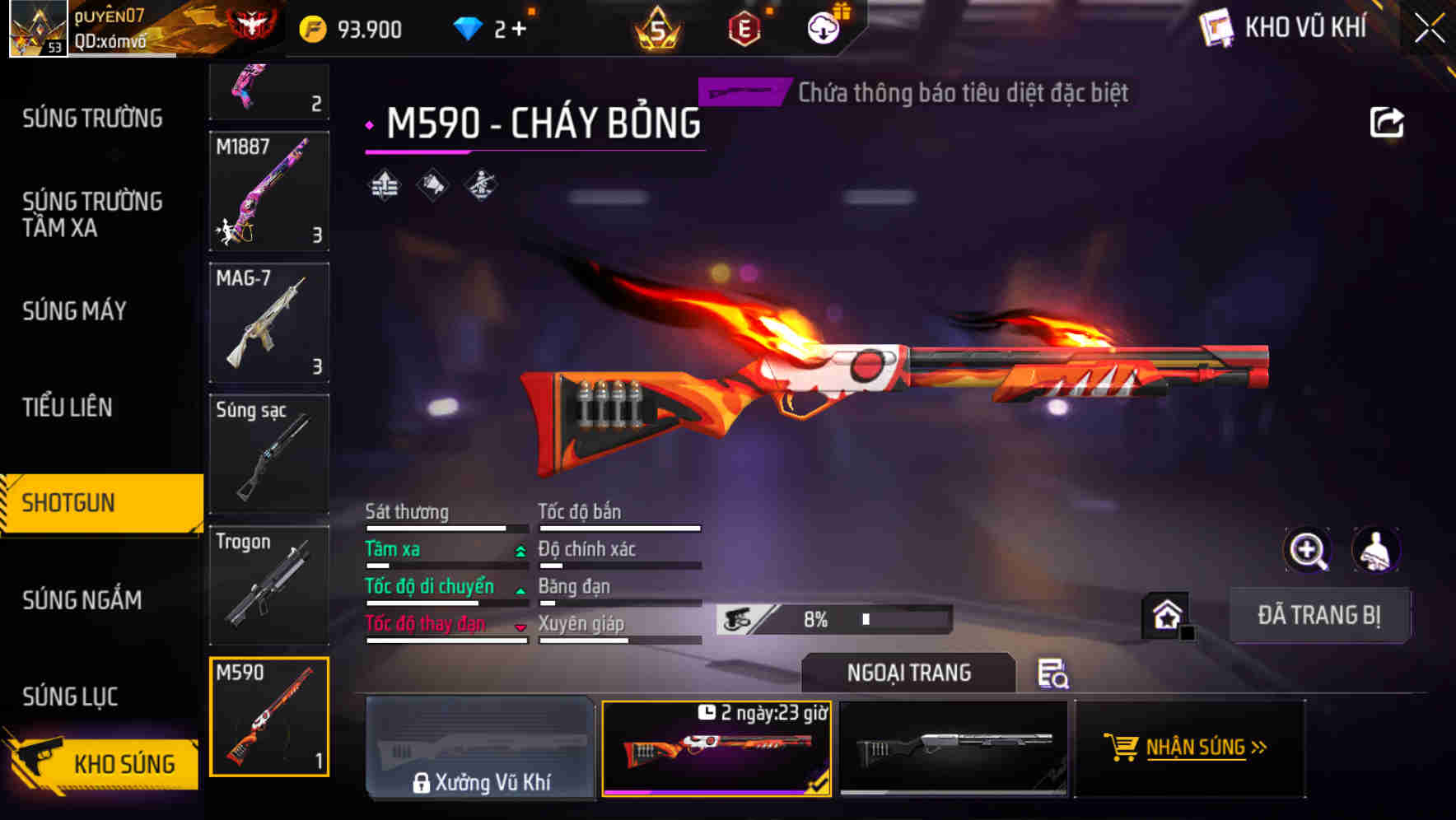1456x820 pixels.
Task: Click the red hexagonal E badge icon
Action: [x=744, y=30]
